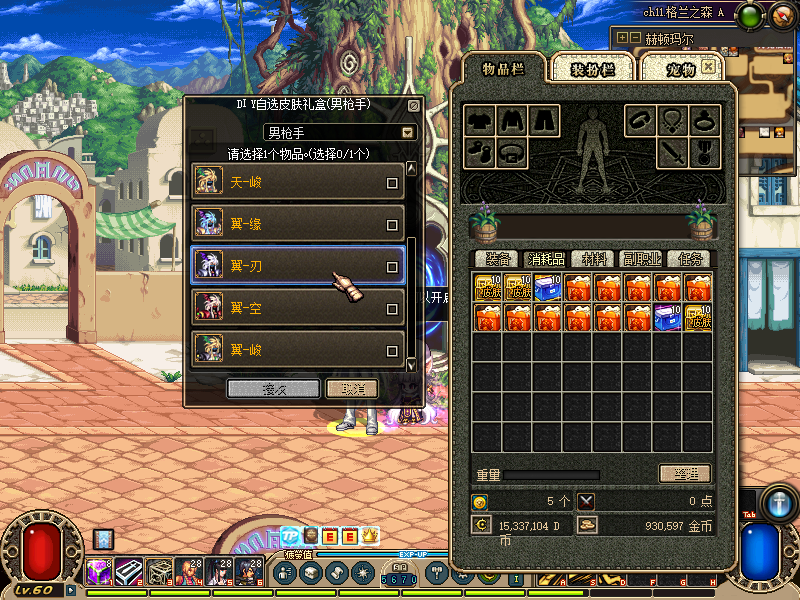Close the inventory window
Viewport: 800px width, 600px height.
tap(709, 67)
